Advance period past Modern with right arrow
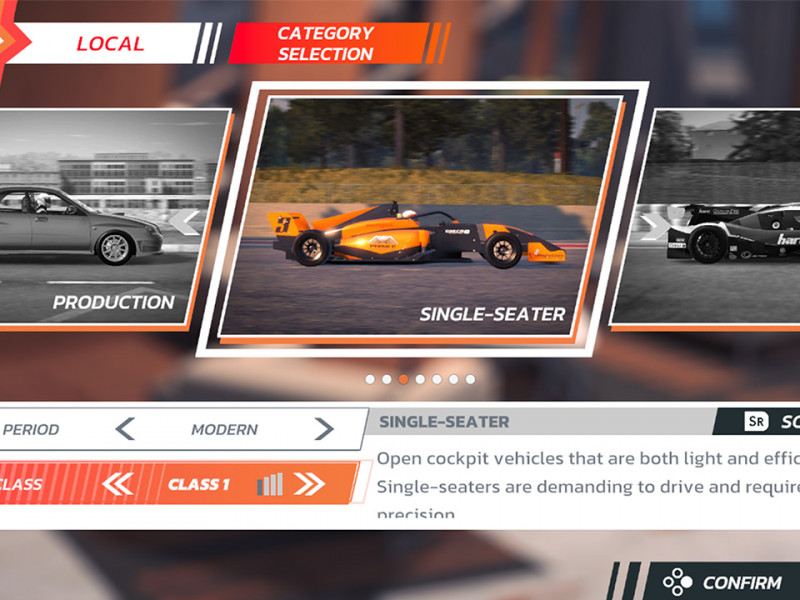 pyautogui.click(x=323, y=430)
